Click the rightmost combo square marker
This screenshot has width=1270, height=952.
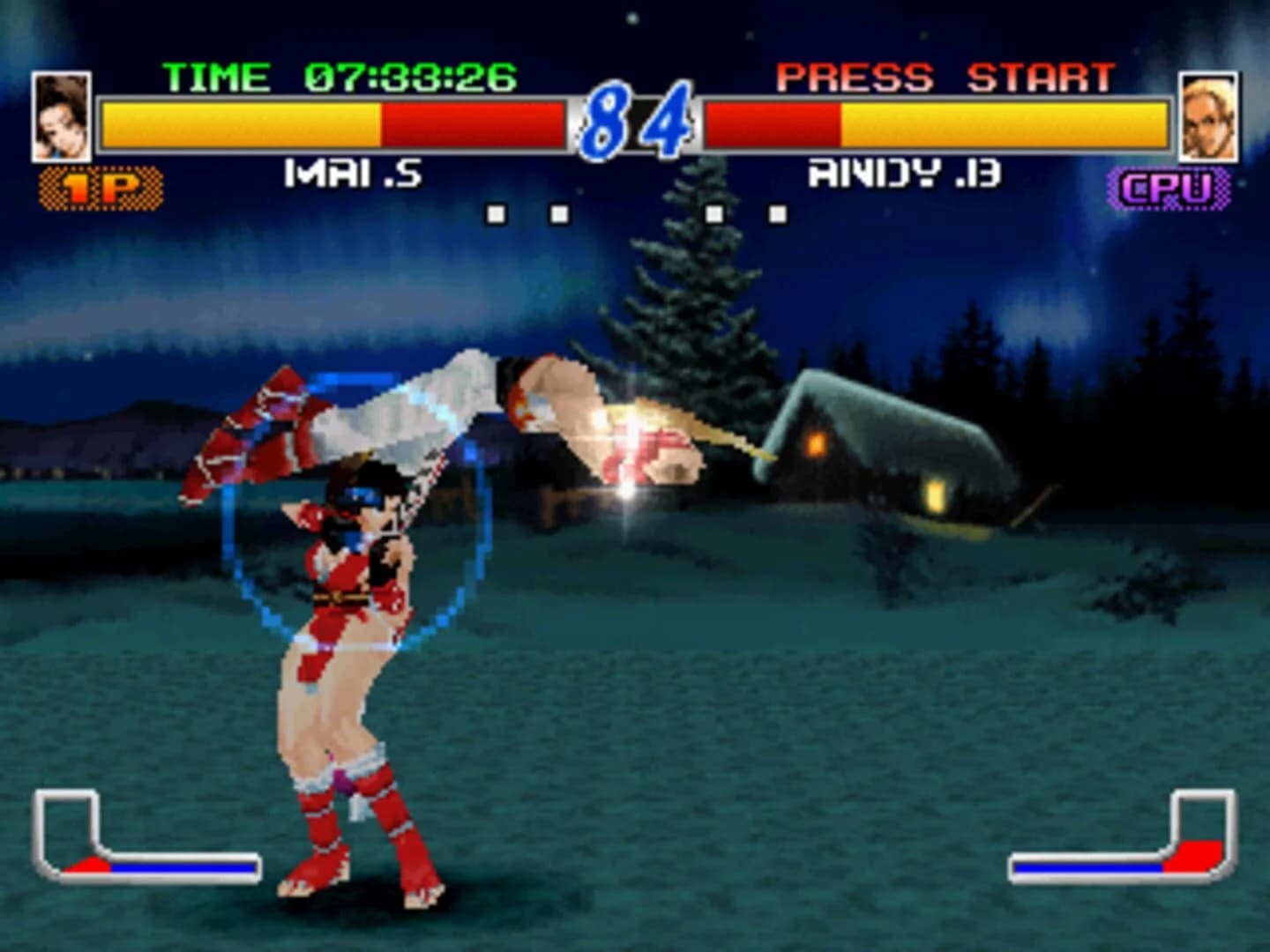[776, 212]
